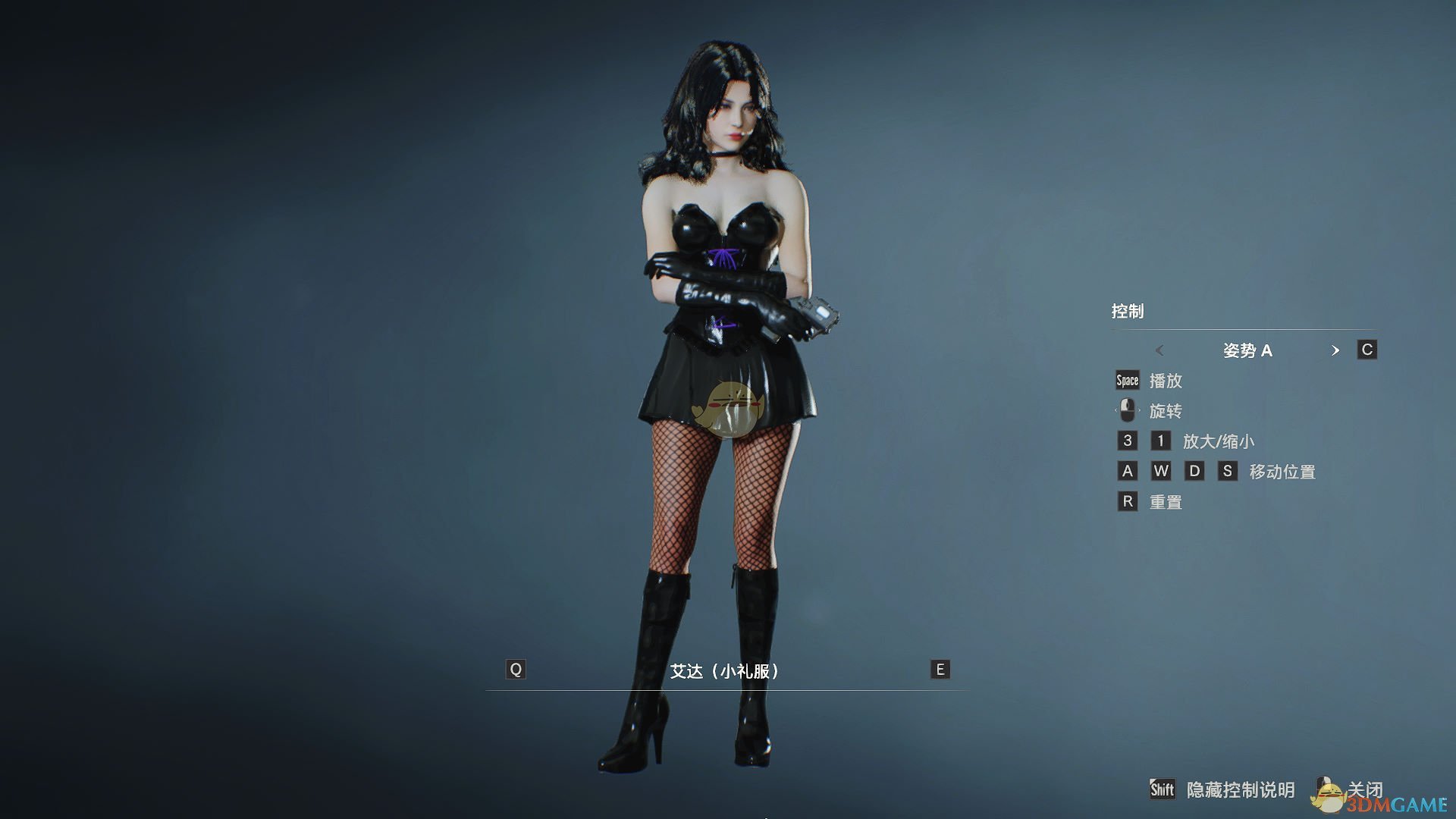Click the "1" zoom-out key icon

click(1161, 441)
